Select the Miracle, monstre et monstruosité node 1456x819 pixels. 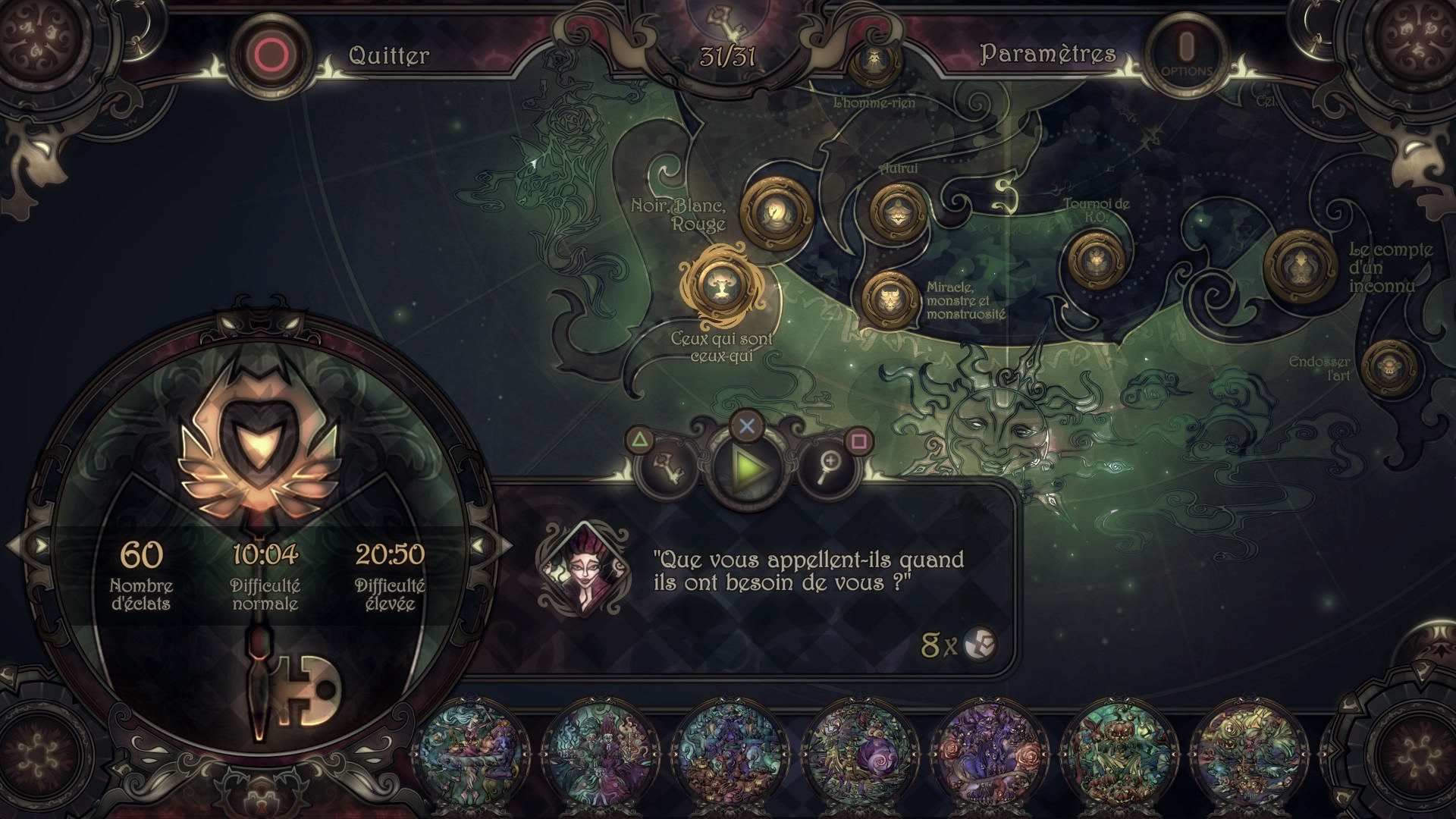click(x=890, y=300)
